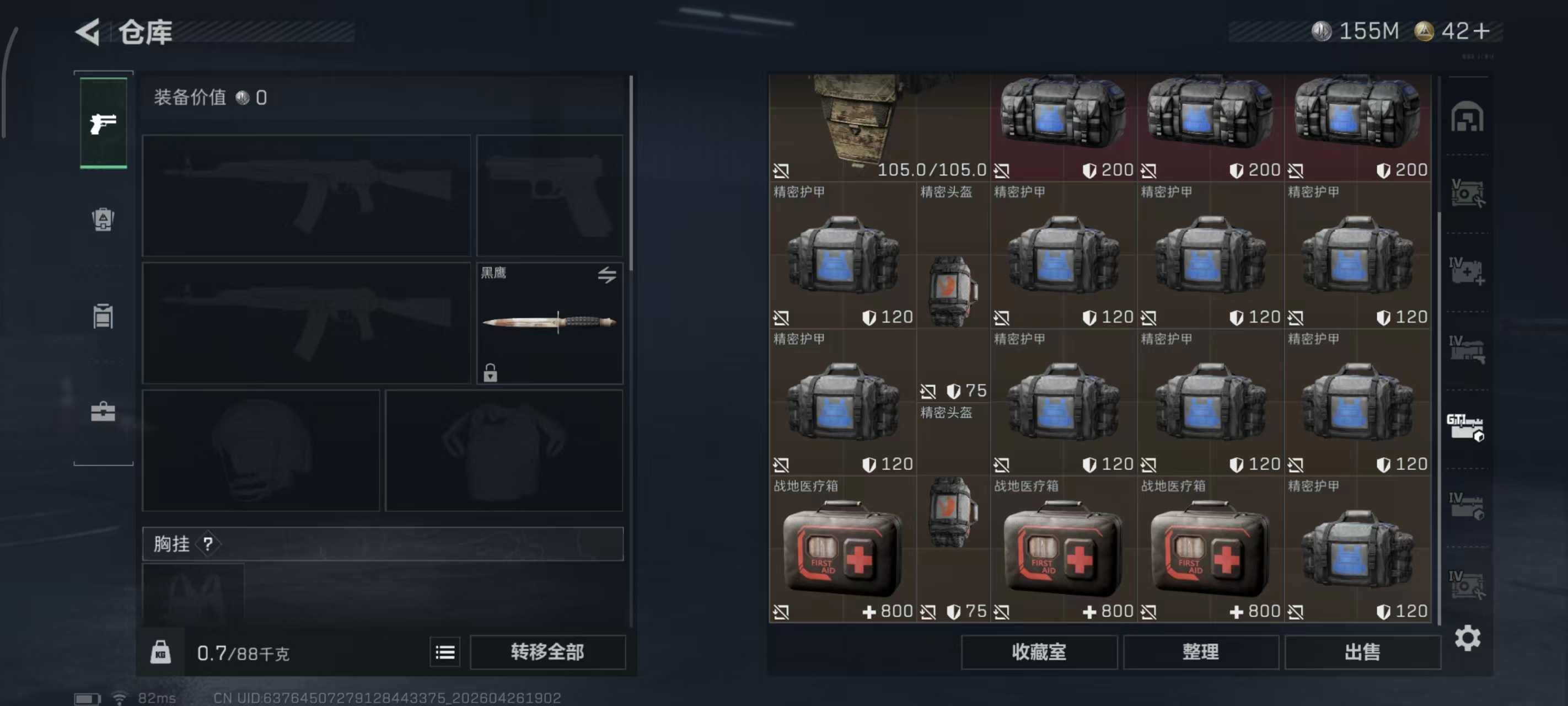Open the briefcase category in left sidebar
The width and height of the screenshot is (1568, 706).
click(103, 413)
